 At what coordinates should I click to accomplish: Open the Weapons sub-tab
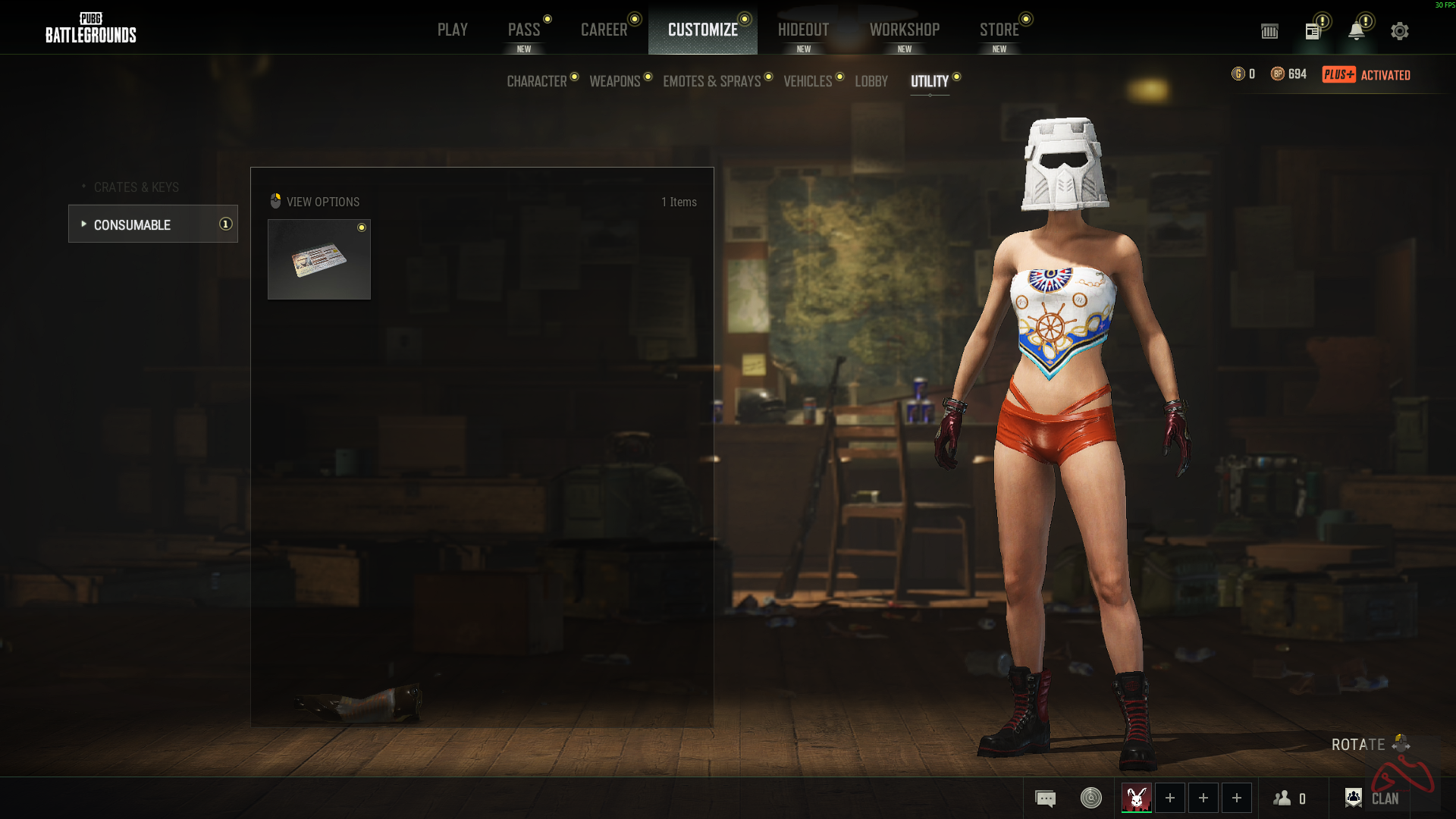[x=614, y=81]
